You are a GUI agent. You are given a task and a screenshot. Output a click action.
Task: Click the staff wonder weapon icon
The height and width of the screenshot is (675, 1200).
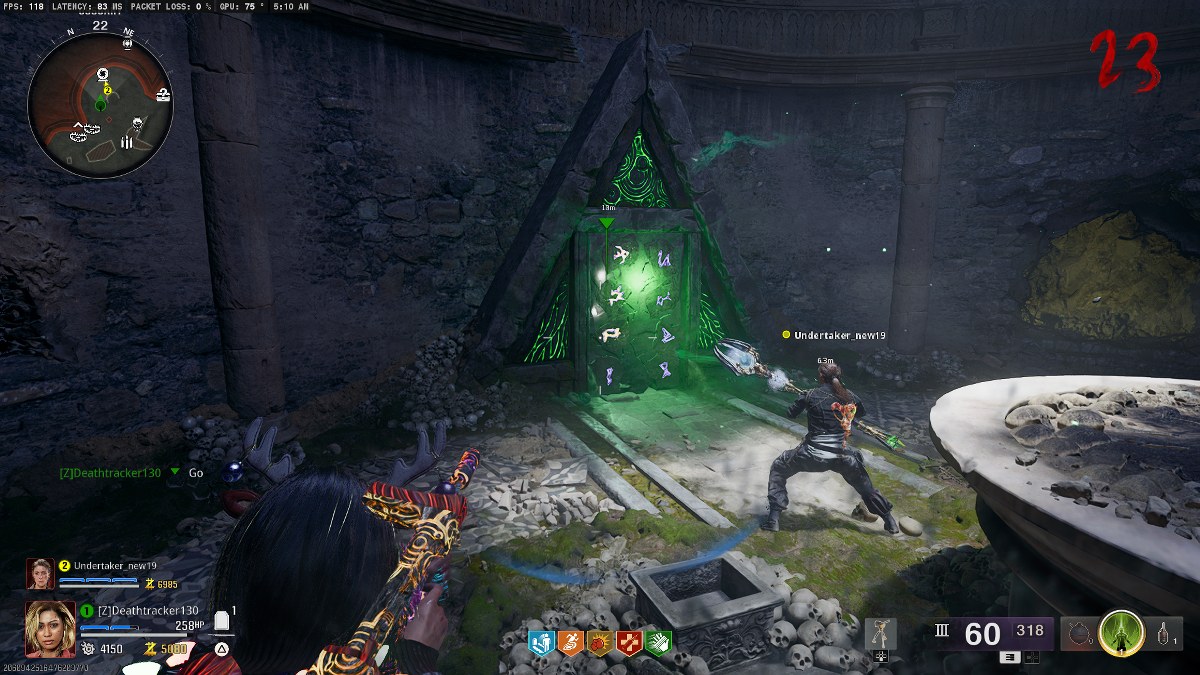click(880, 634)
